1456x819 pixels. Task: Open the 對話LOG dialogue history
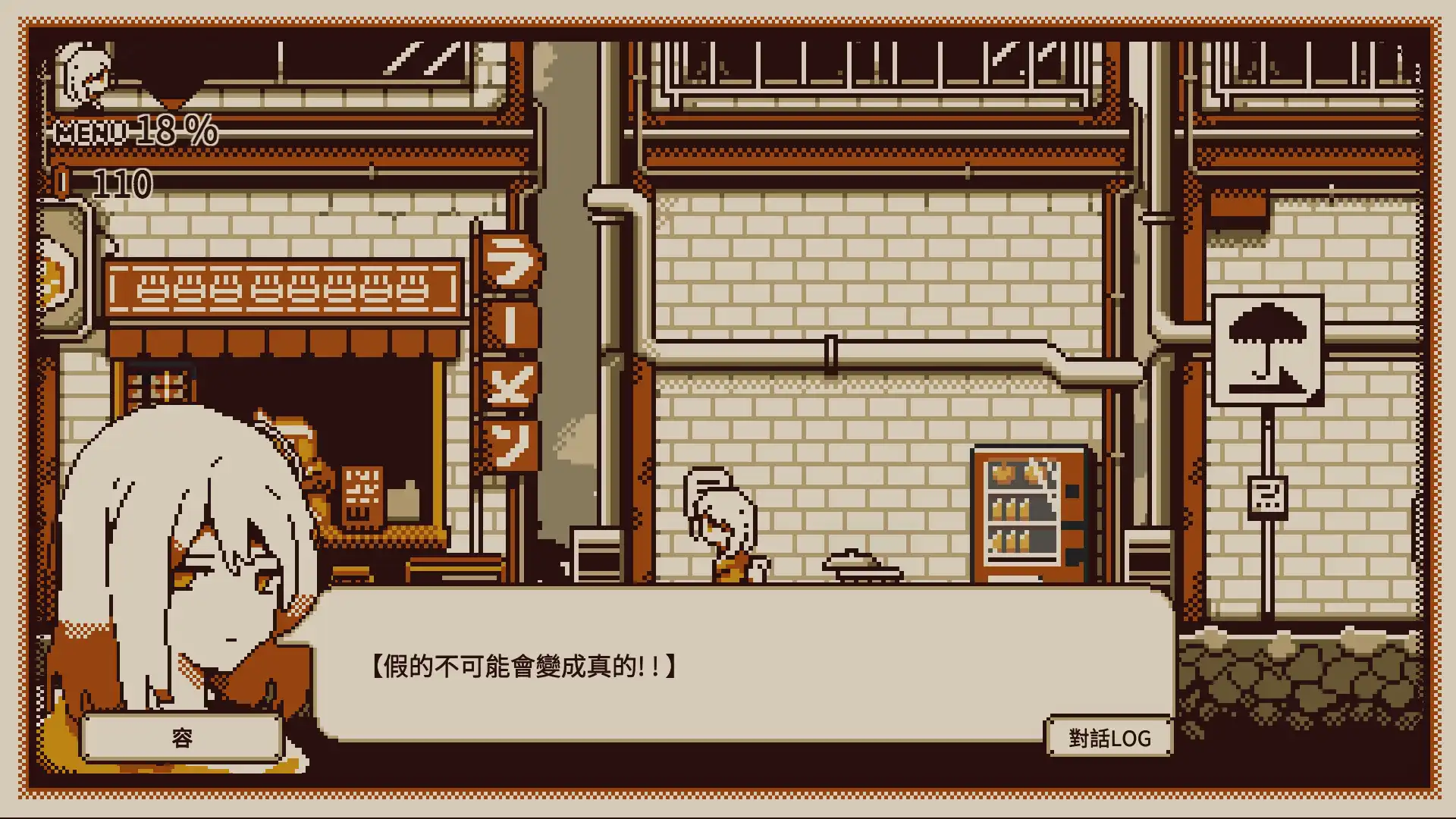point(1109,736)
